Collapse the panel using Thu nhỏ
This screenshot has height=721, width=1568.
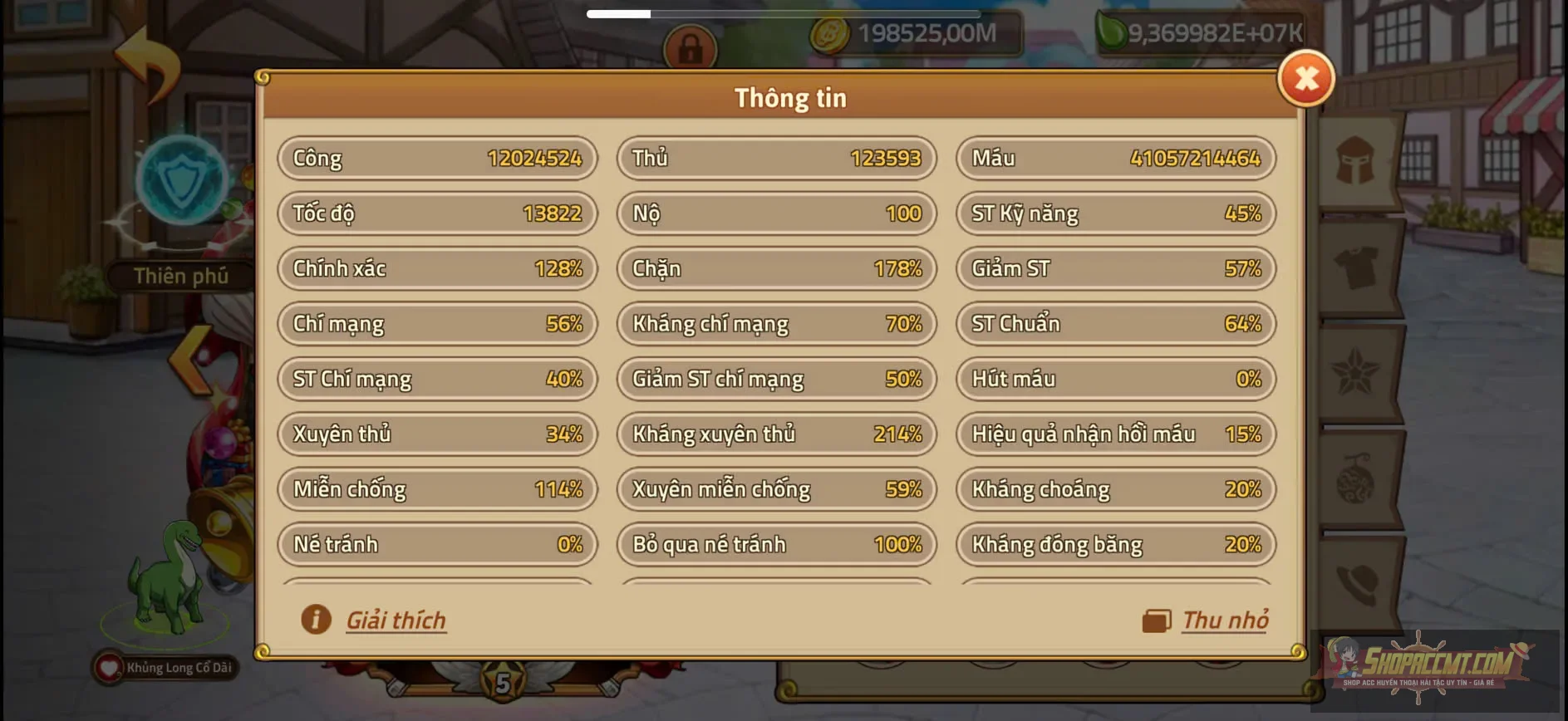coord(1226,619)
